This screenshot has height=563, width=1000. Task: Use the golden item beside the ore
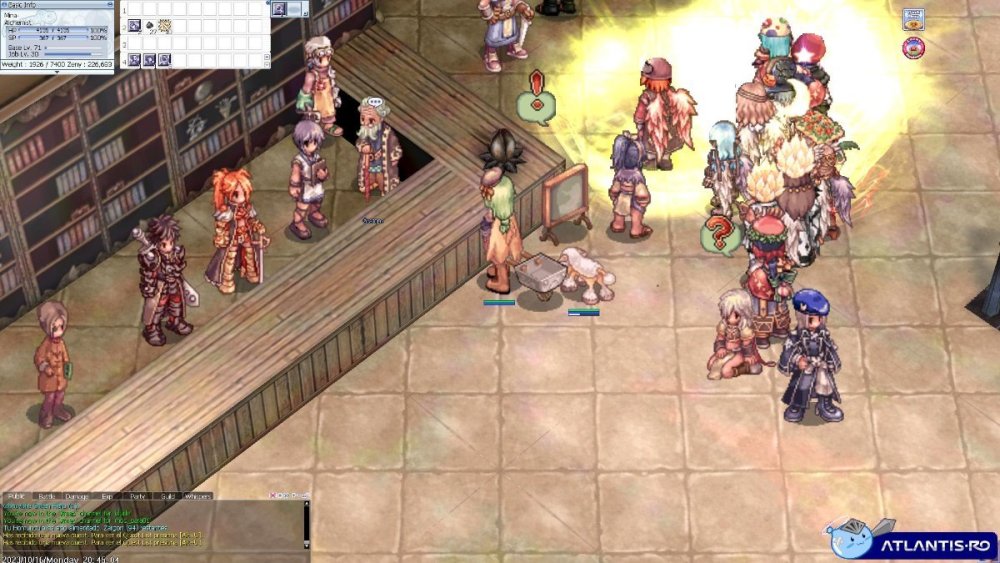[x=164, y=25]
